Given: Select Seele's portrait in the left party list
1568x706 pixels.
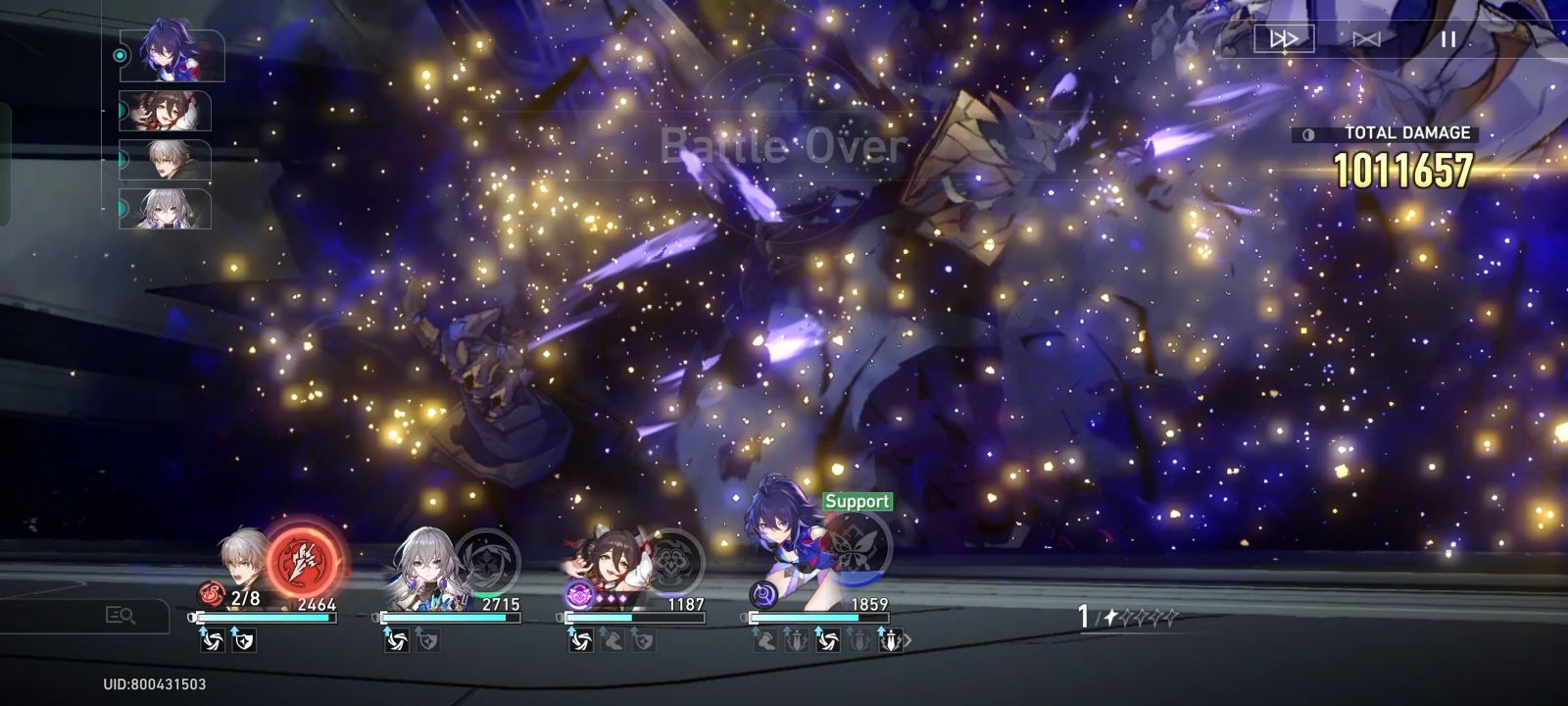Looking at the screenshot, I should 174,55.
